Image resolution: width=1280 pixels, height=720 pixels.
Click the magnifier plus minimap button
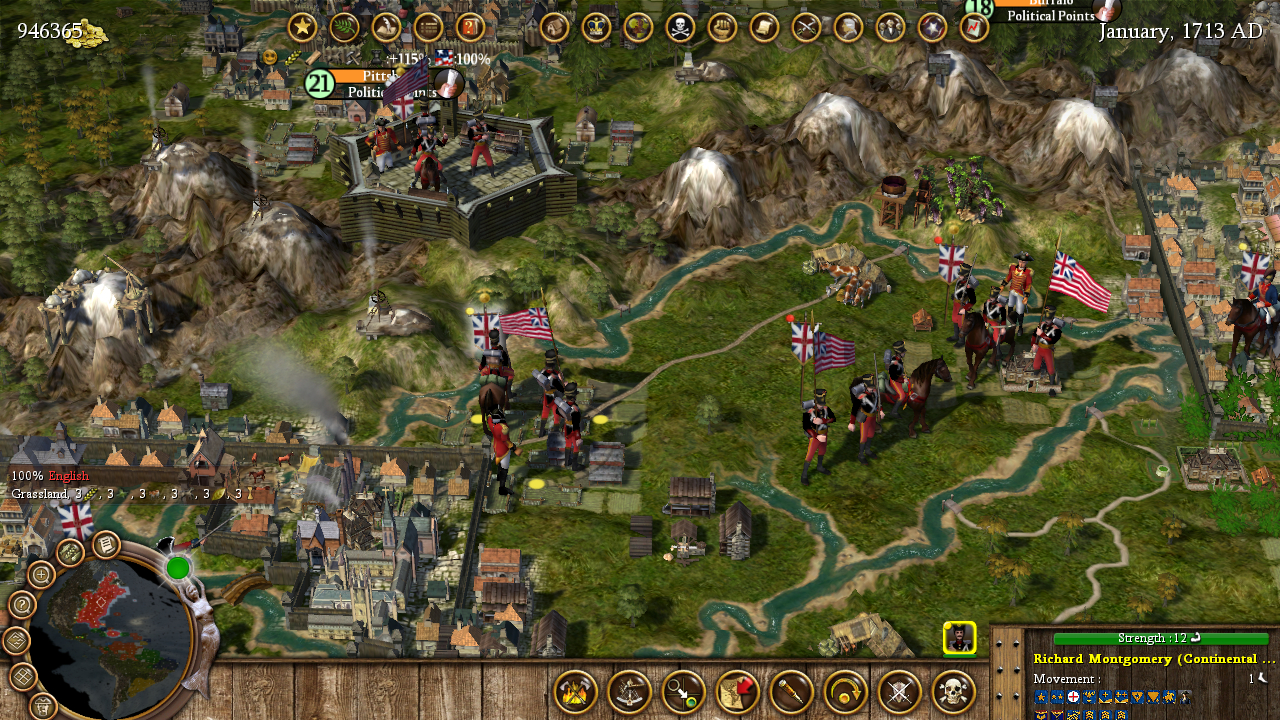(x=41, y=574)
